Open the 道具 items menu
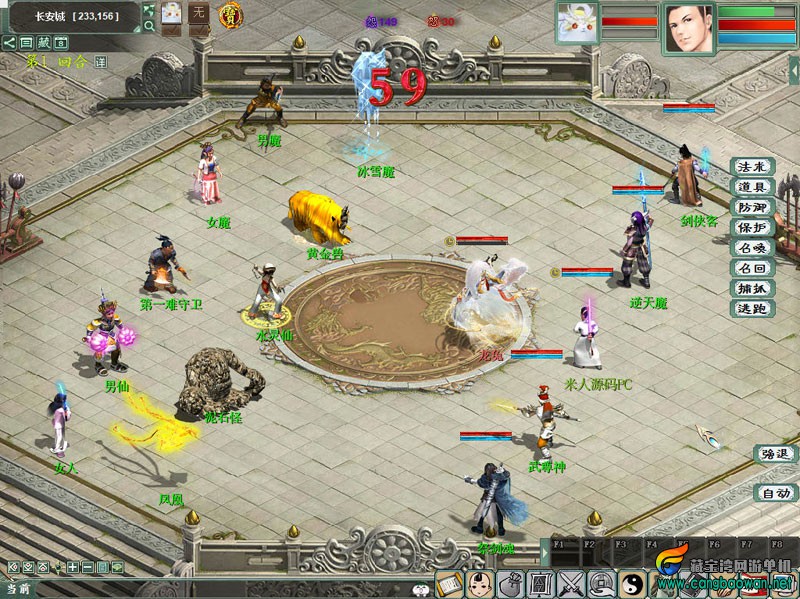This screenshot has width=800, height=599. tap(751, 187)
